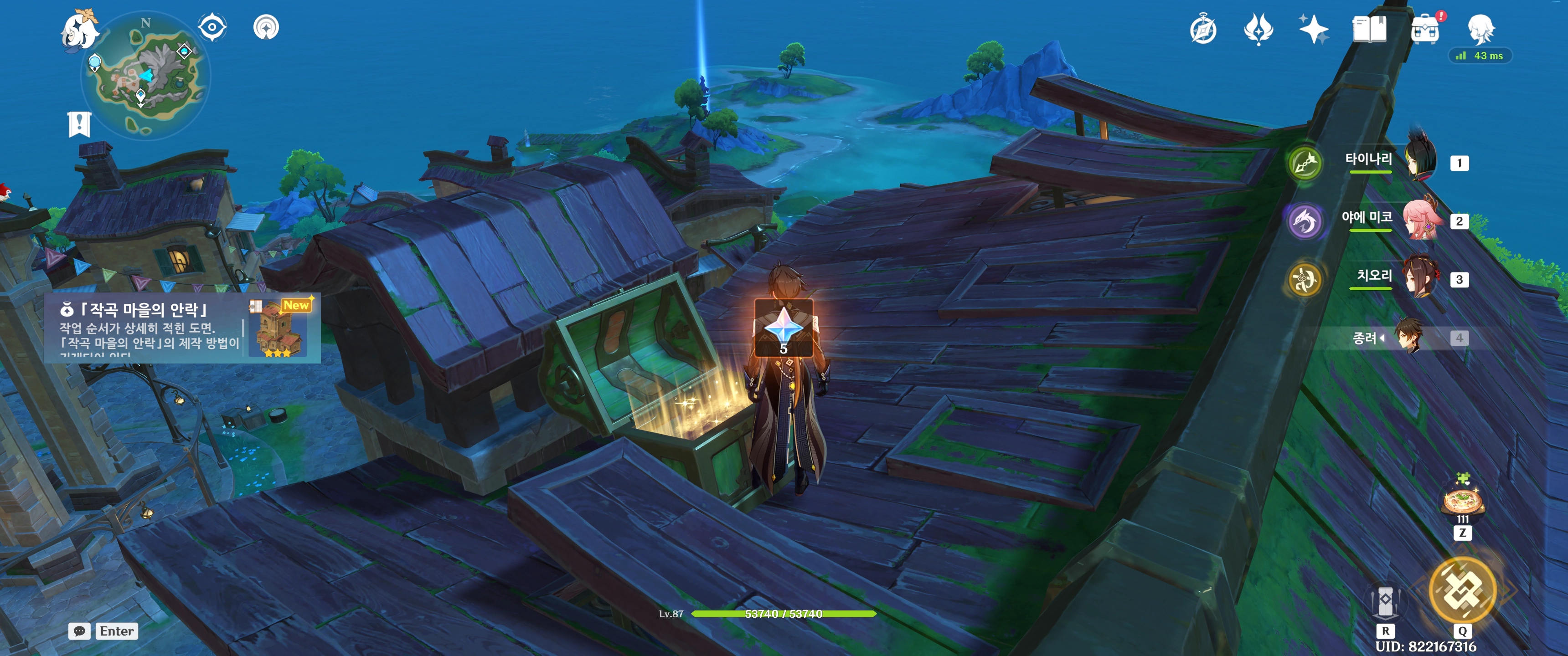Switch to party member 야에 미코
The width and height of the screenshot is (1568, 656).
tap(1420, 219)
